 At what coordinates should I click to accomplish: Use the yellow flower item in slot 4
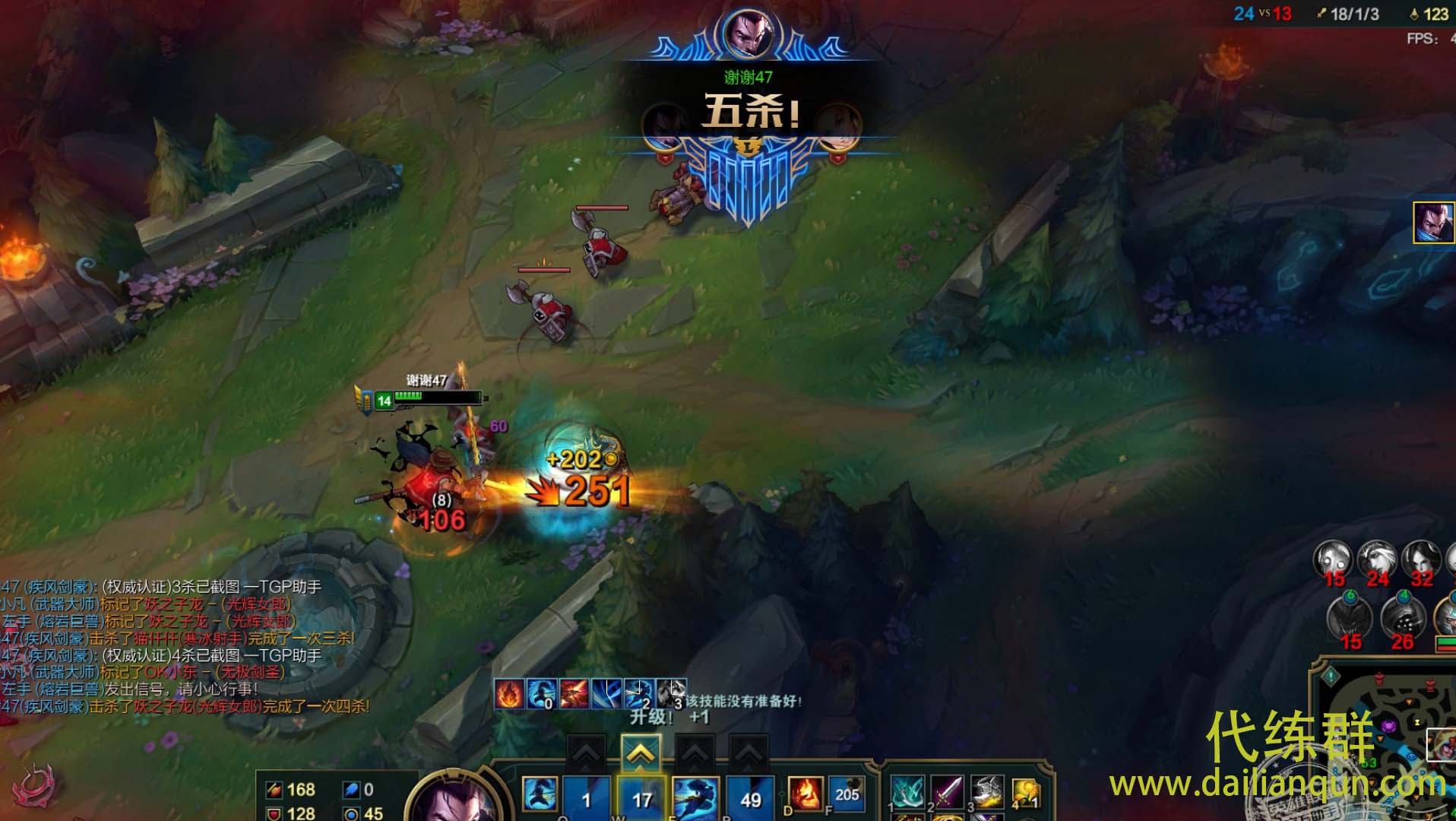pos(1025,793)
